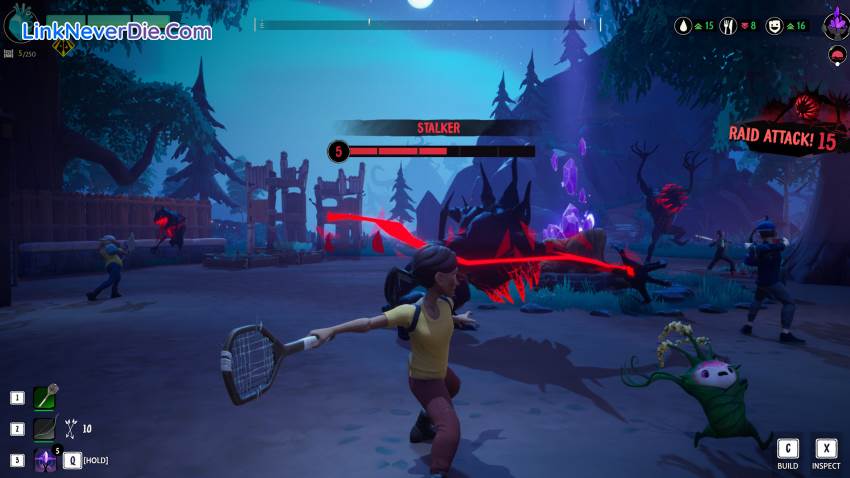View the smiling mask morale icon
Image resolution: width=850 pixels, height=478 pixels.
point(774,25)
